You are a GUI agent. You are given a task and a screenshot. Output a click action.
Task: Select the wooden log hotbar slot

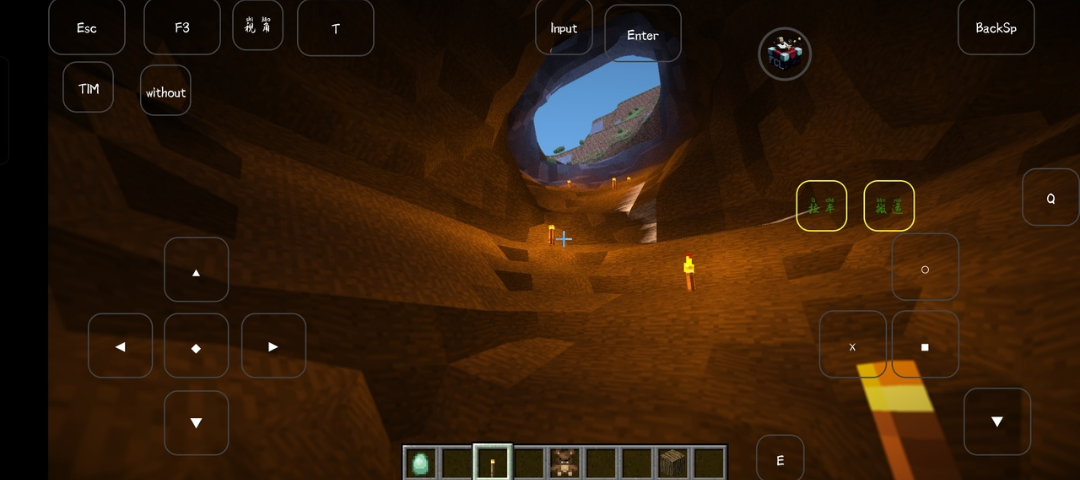click(672, 463)
